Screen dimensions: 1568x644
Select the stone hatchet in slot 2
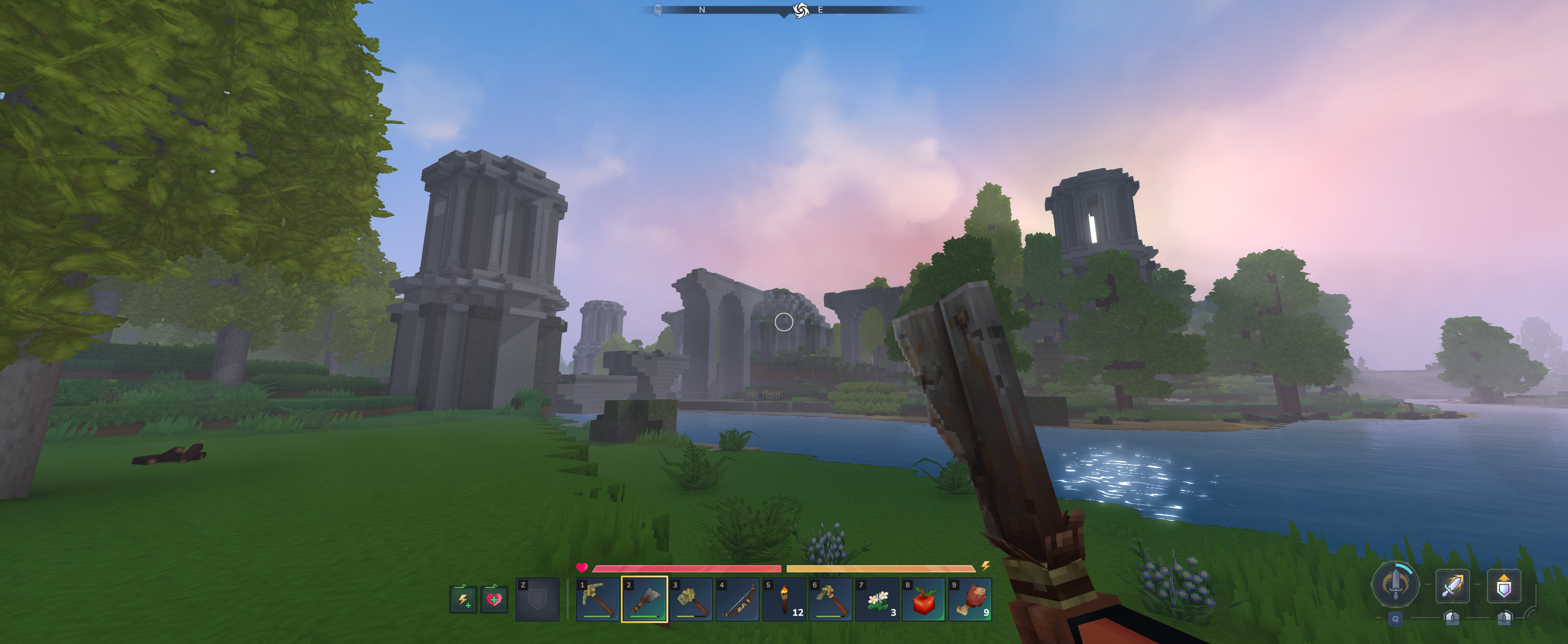(644, 599)
